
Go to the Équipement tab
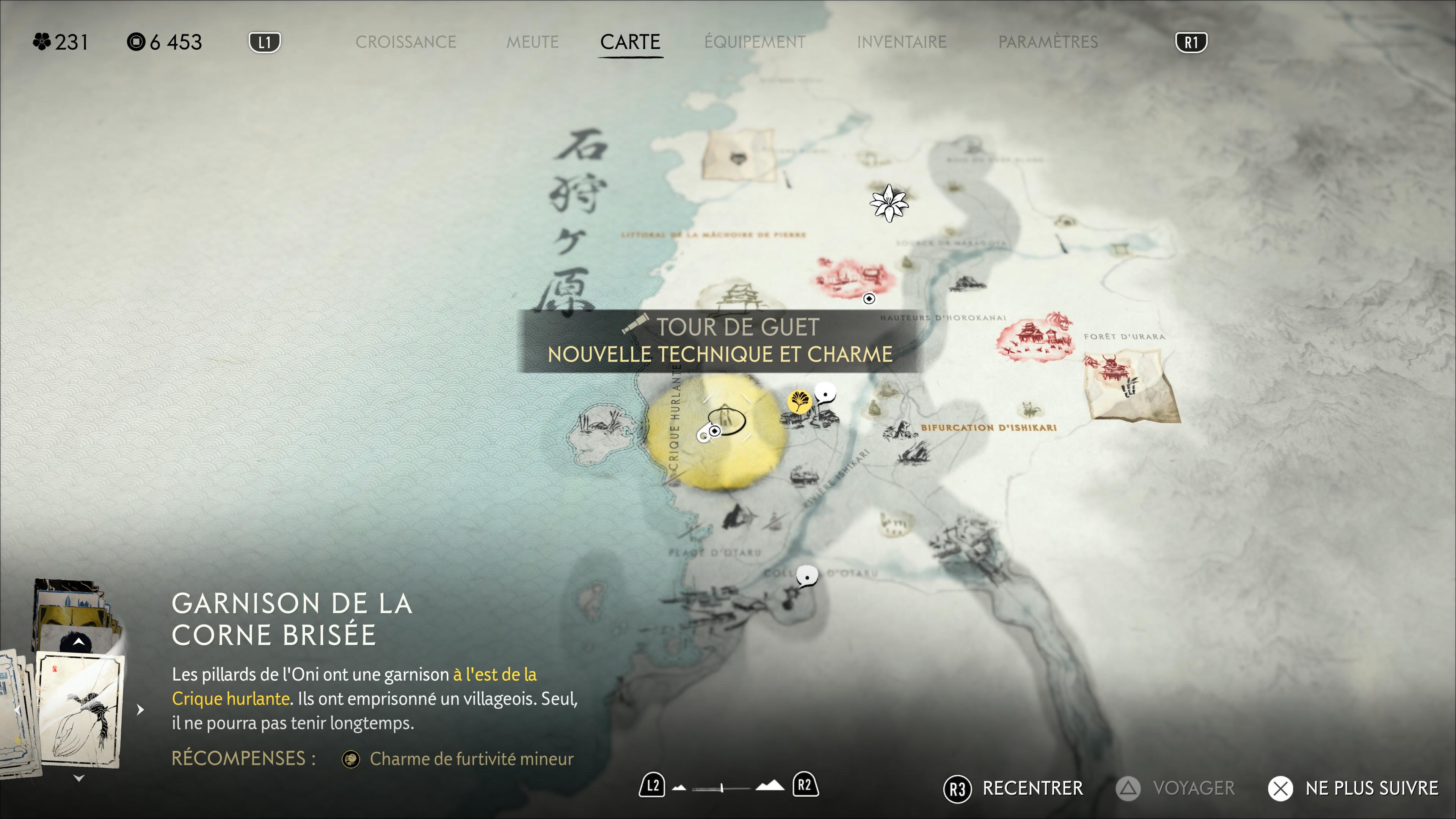pos(755,42)
